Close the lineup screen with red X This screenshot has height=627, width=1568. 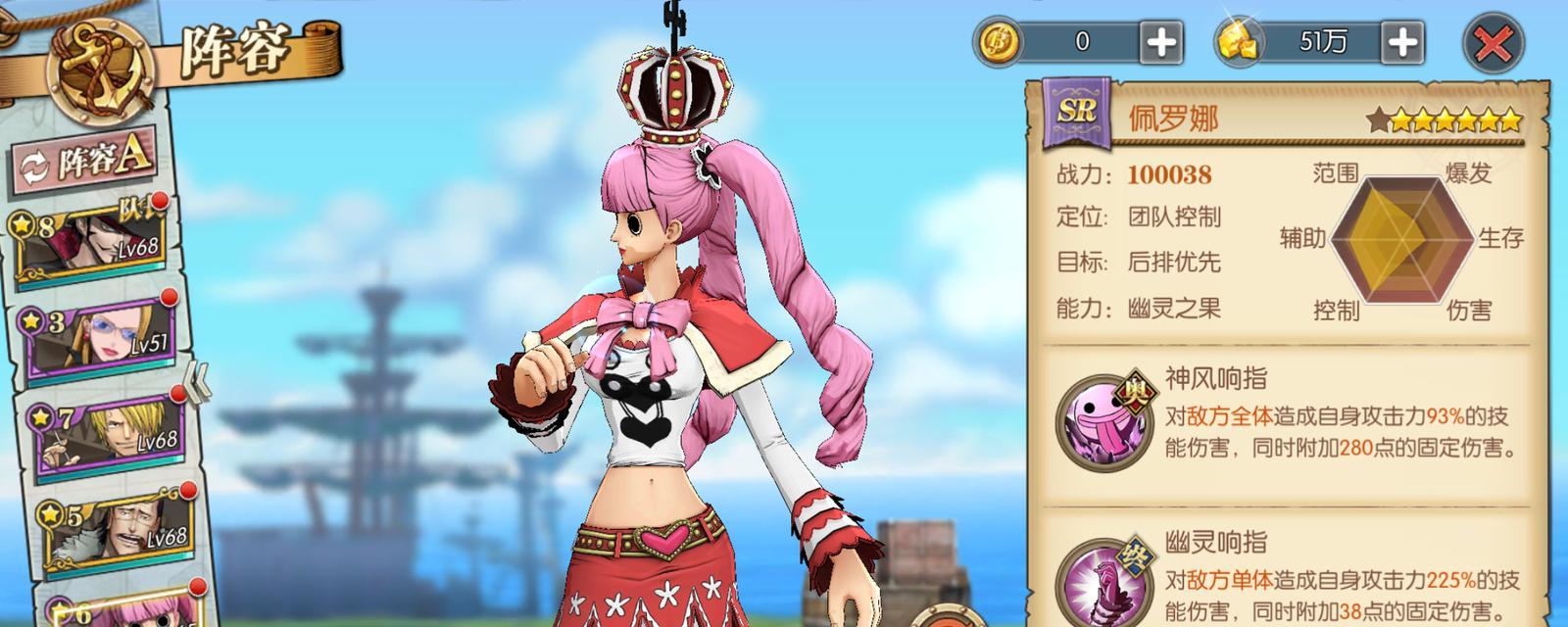(x=1493, y=44)
